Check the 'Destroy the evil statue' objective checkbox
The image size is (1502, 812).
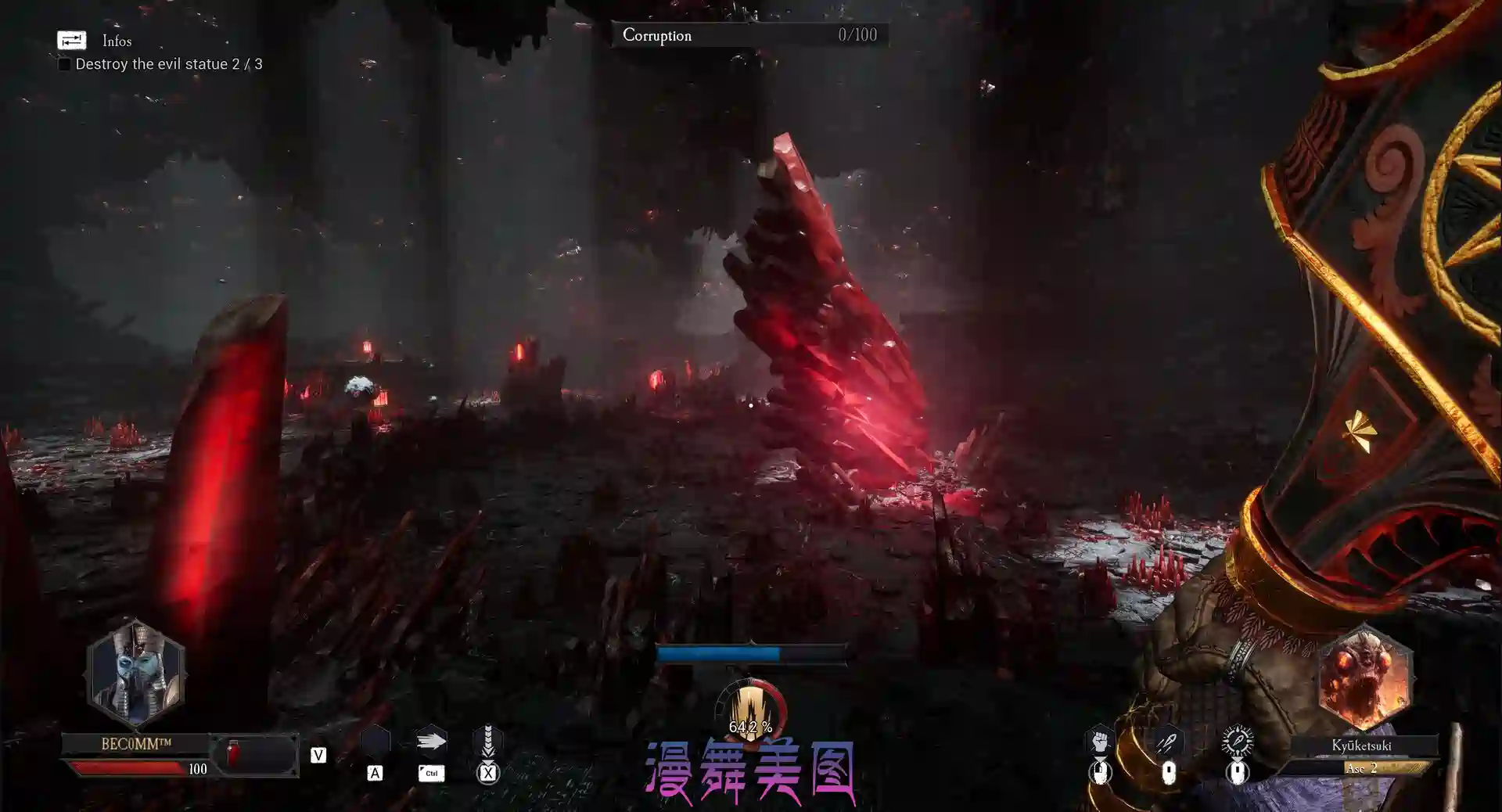coord(63,63)
